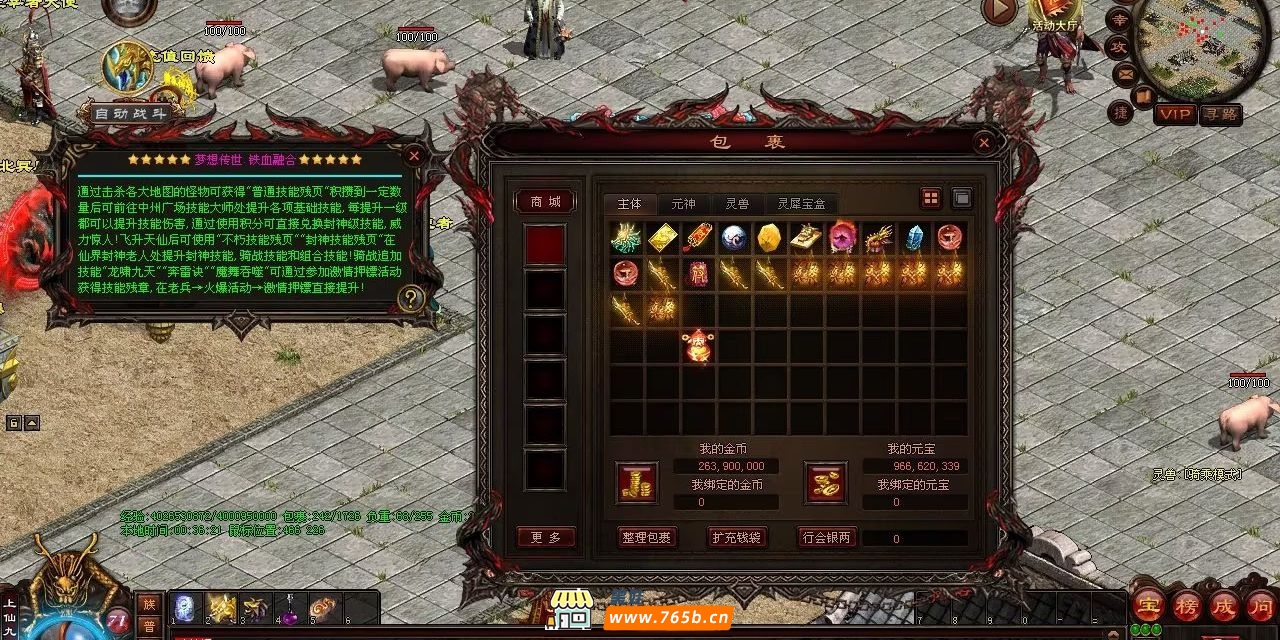Click the 扩充钱袋 expand button
This screenshot has width=1280, height=640.
click(736, 537)
